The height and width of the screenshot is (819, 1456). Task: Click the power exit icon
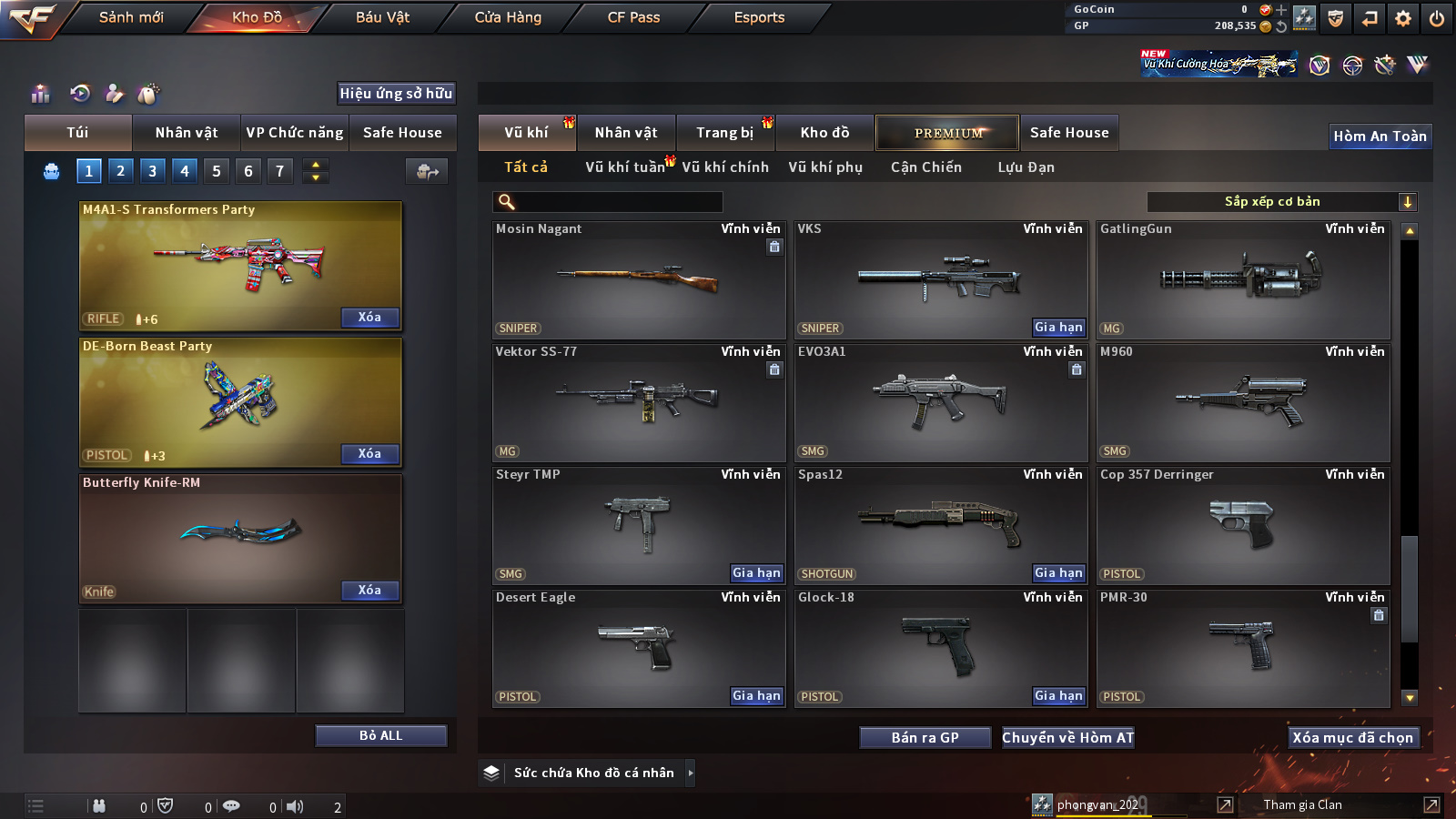1437,18
